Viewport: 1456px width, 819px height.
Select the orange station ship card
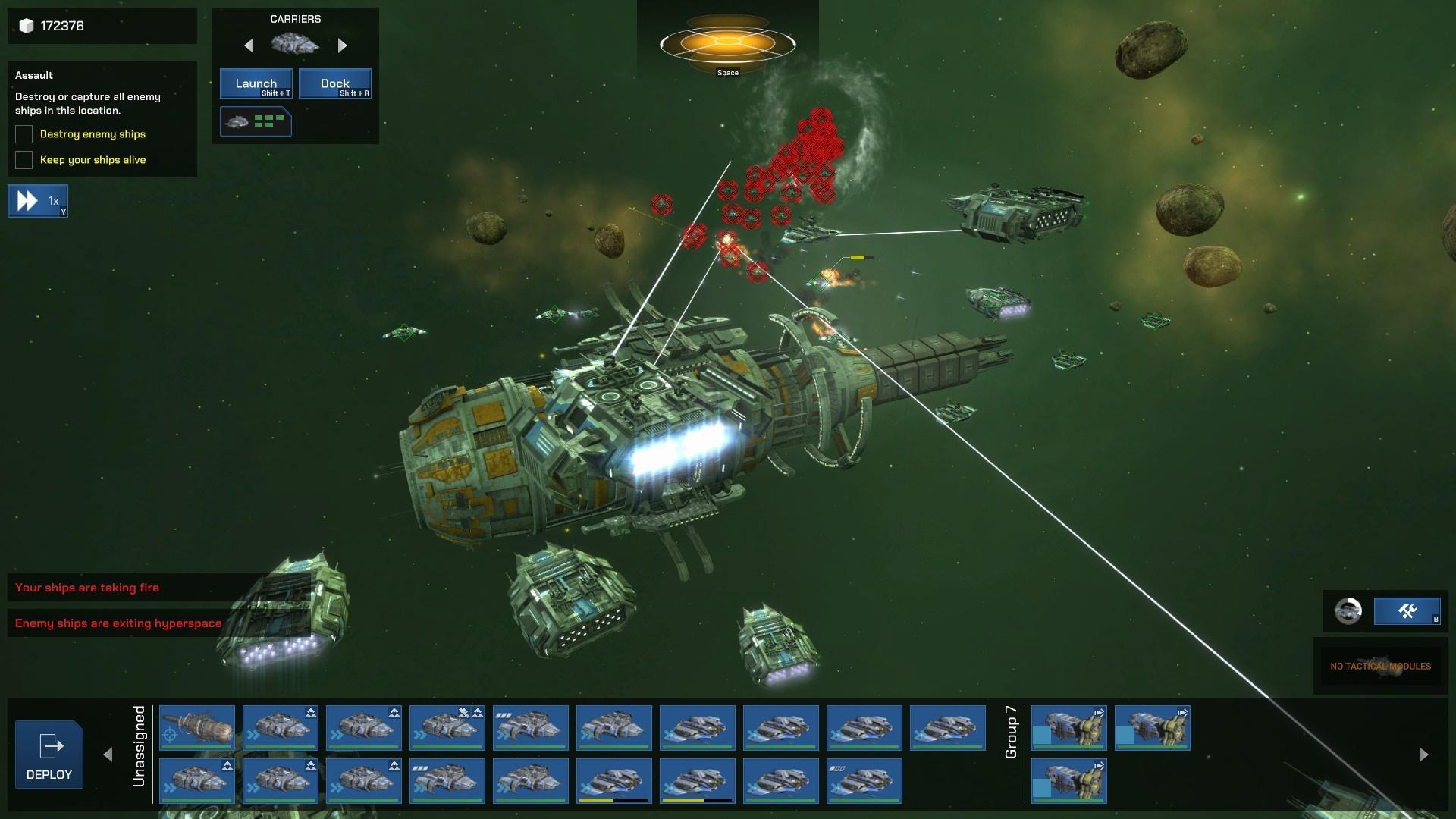[197, 727]
